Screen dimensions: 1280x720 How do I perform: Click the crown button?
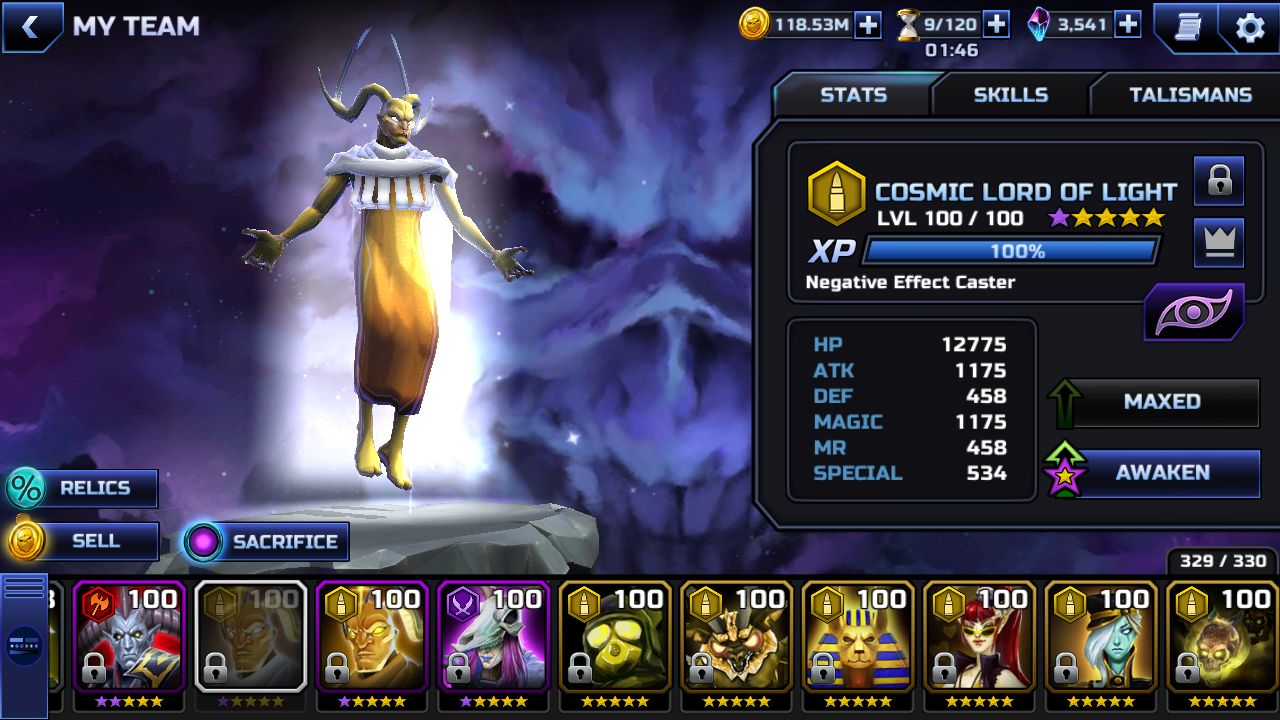pyautogui.click(x=1218, y=243)
